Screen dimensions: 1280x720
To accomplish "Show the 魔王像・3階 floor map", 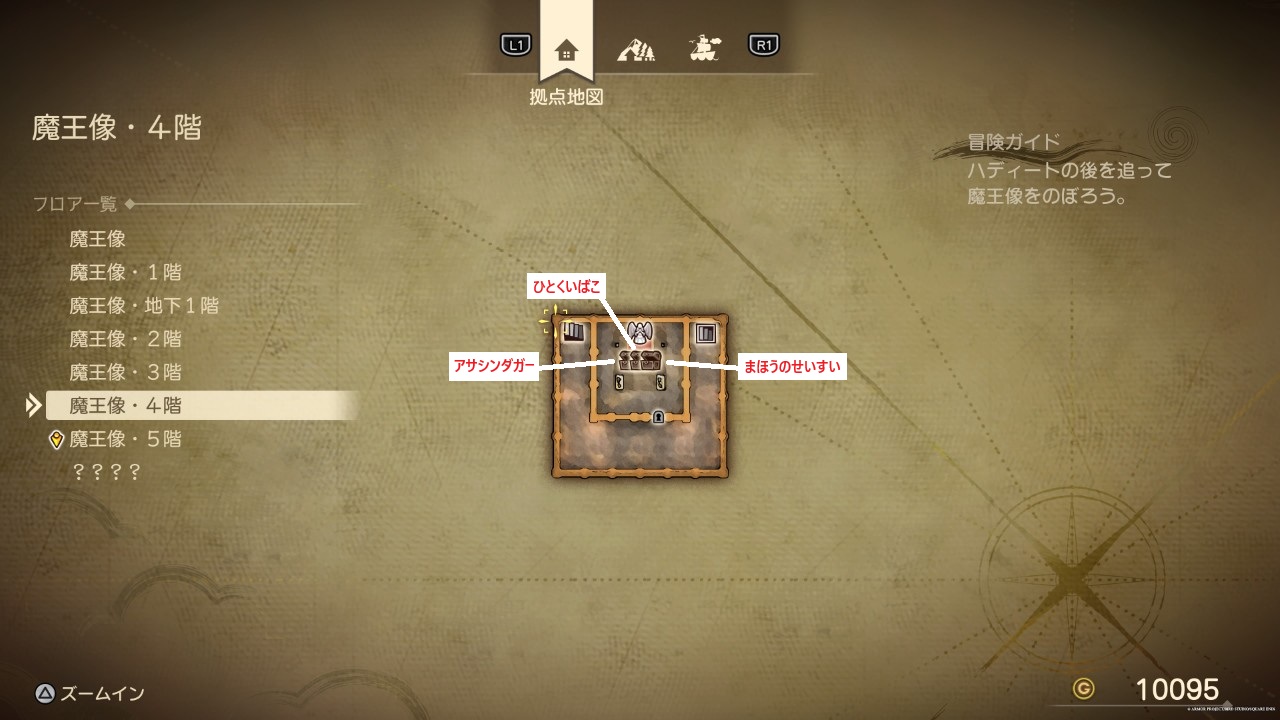I will click(x=125, y=372).
